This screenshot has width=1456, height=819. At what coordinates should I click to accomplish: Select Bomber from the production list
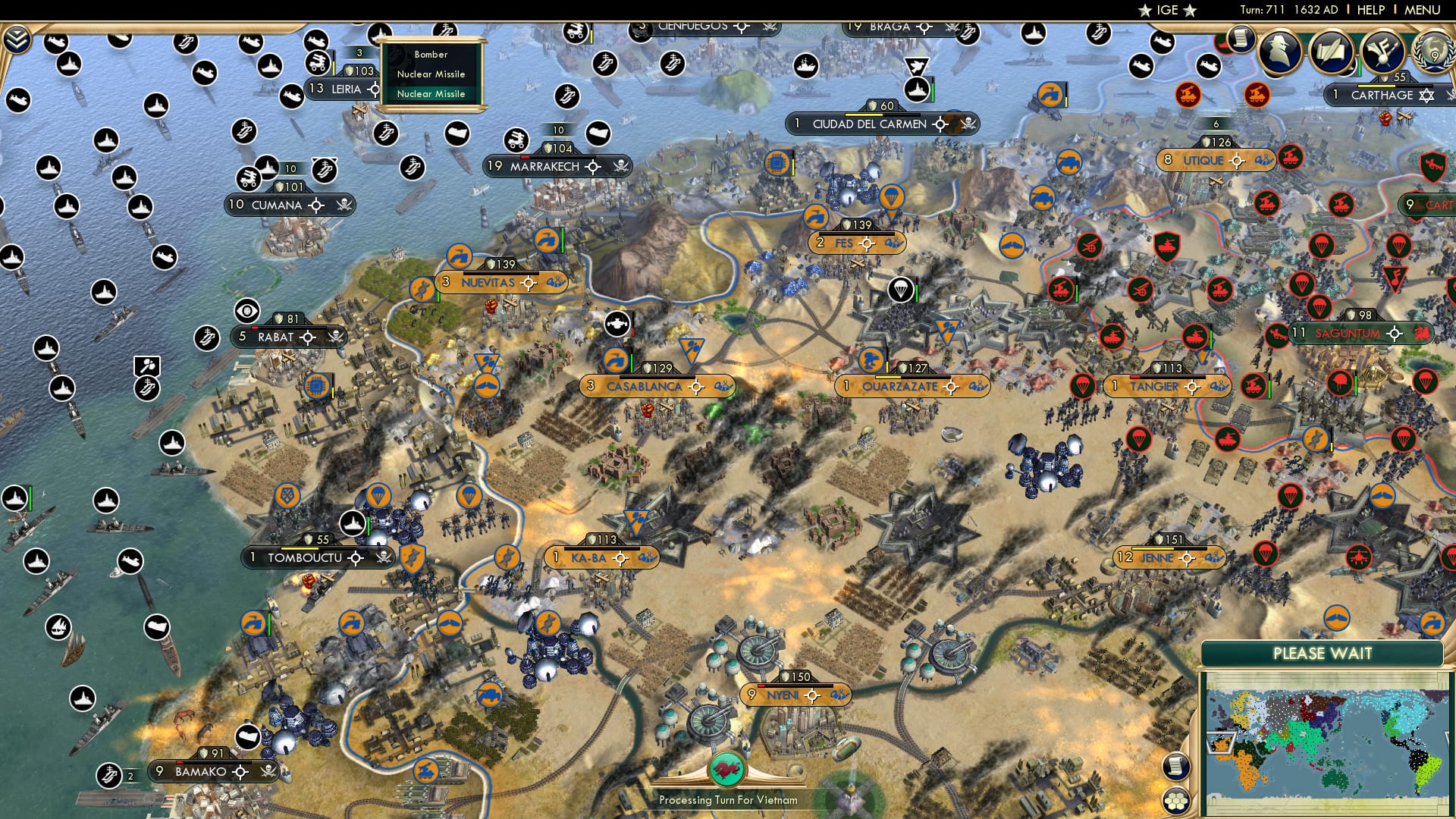[x=431, y=55]
